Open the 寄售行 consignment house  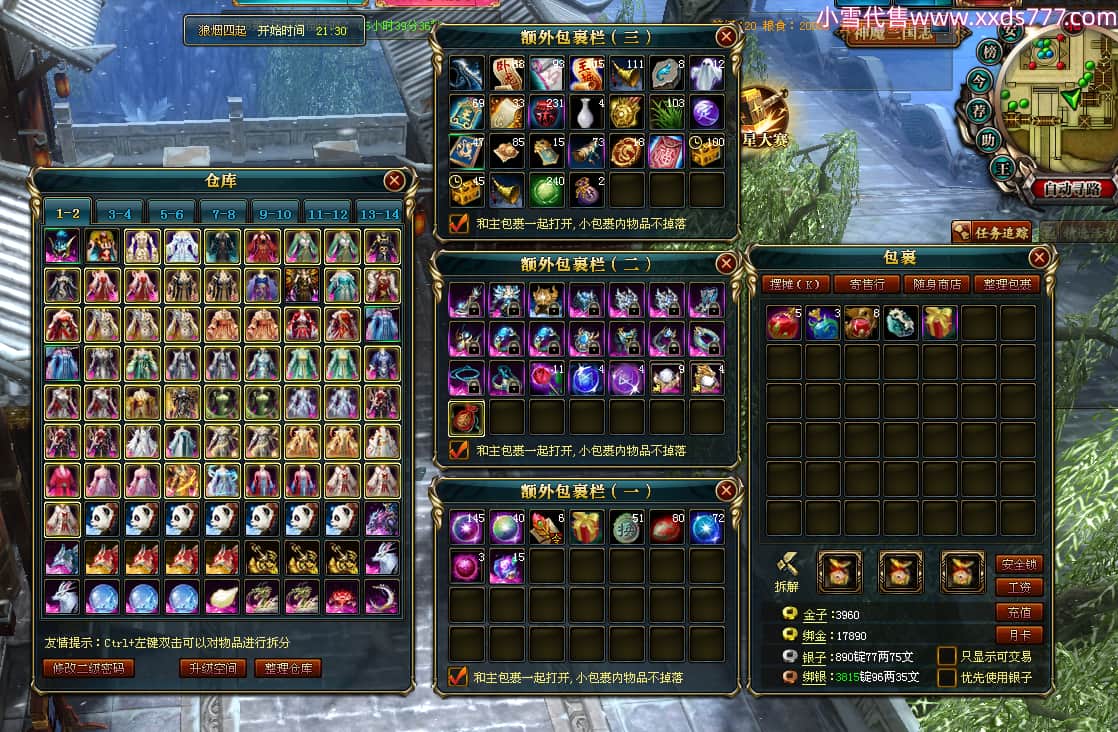click(x=866, y=284)
